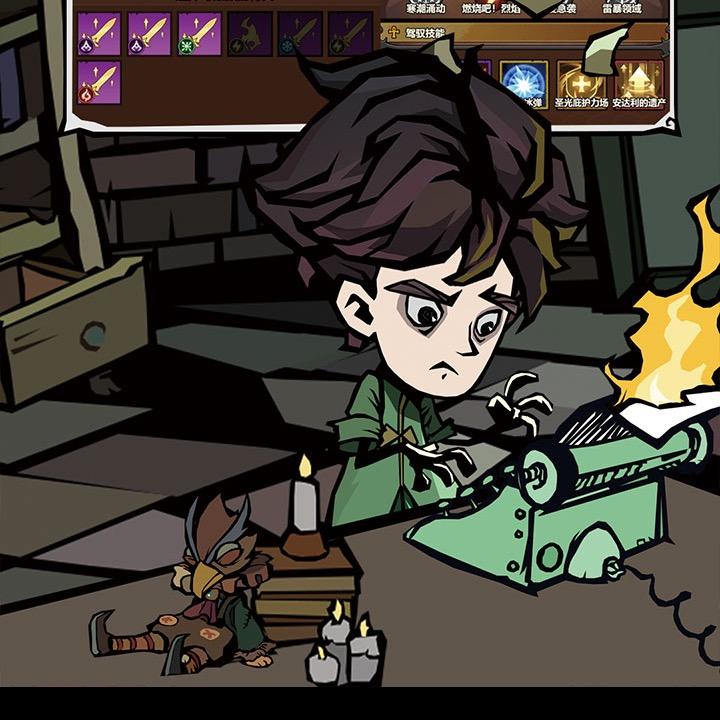Viewport: 720px width, 720px height.
Task: Select the dimmed sword with lightning badge
Action: (349, 33)
